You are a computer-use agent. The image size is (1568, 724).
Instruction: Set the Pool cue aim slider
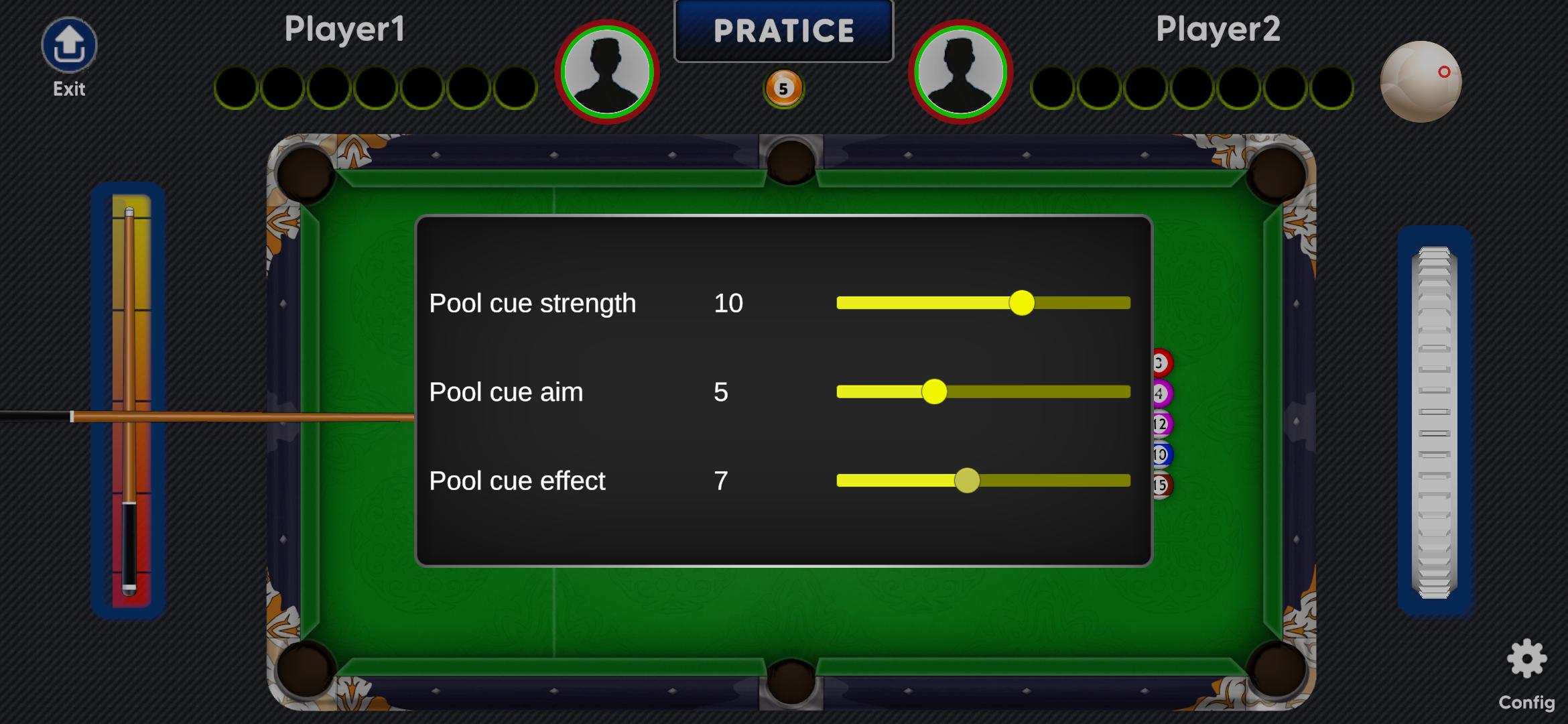(x=934, y=392)
